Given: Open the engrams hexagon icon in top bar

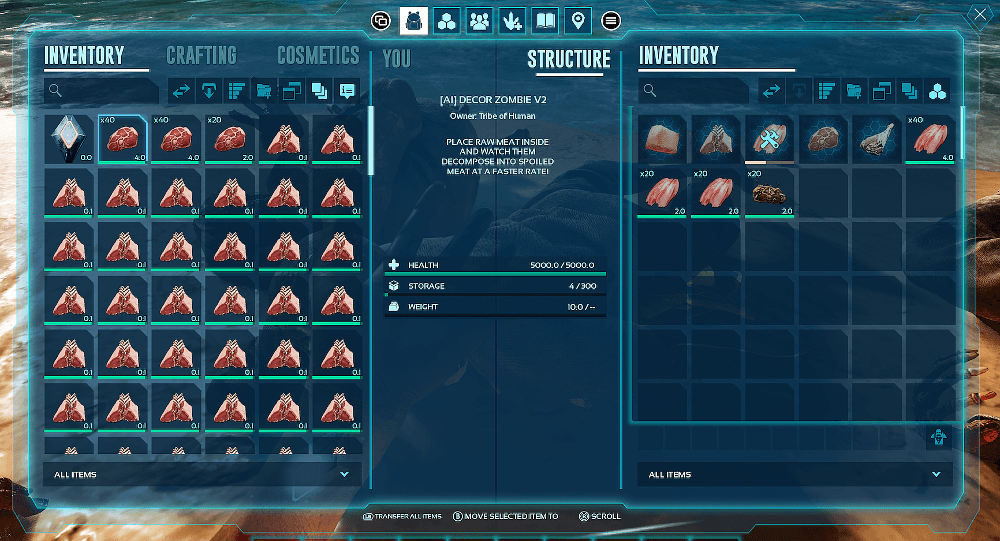Looking at the screenshot, I should (447, 20).
